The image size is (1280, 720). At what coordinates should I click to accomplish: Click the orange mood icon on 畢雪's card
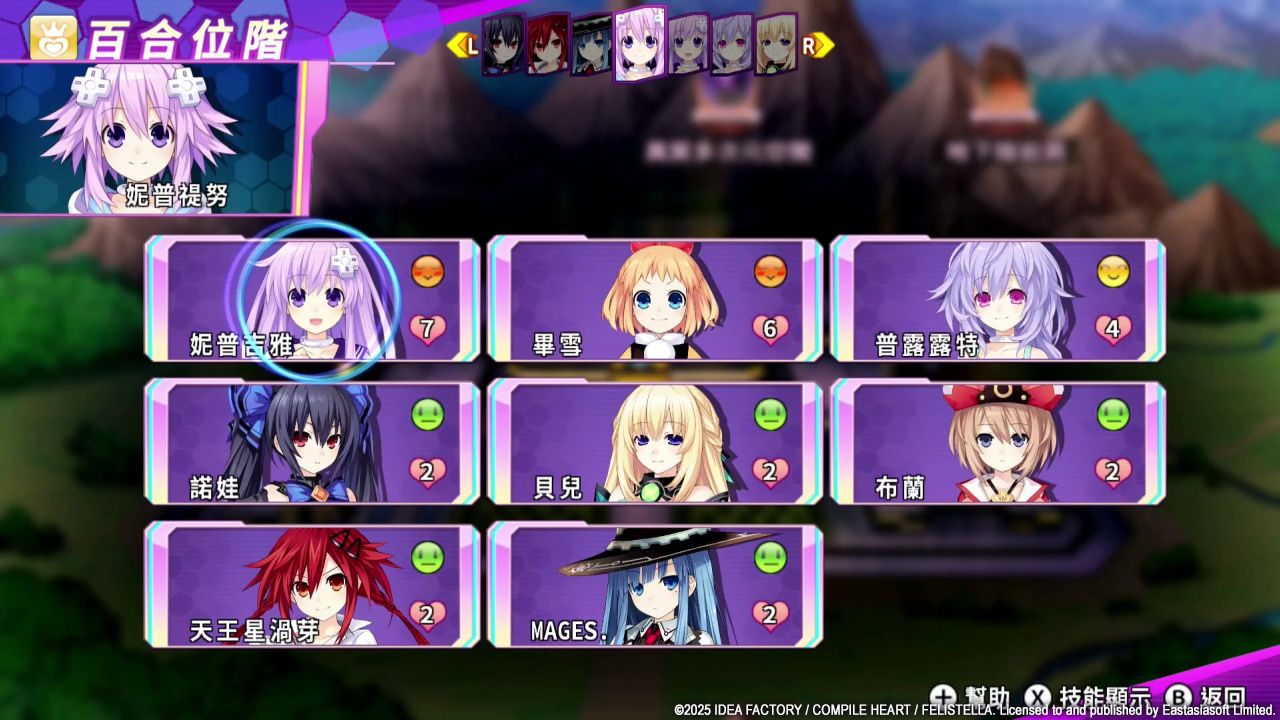point(771,270)
